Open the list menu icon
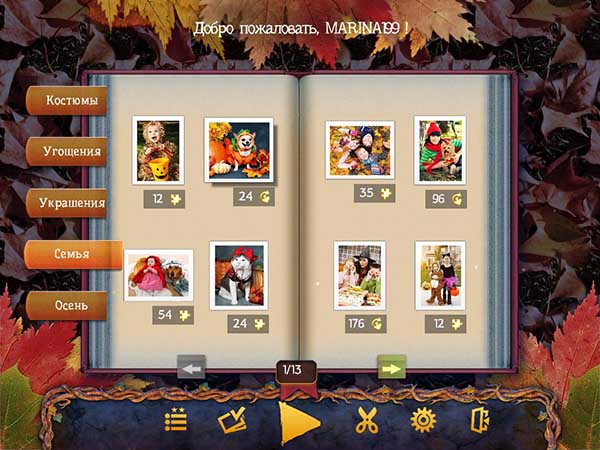The height and width of the screenshot is (450, 600). point(176,421)
